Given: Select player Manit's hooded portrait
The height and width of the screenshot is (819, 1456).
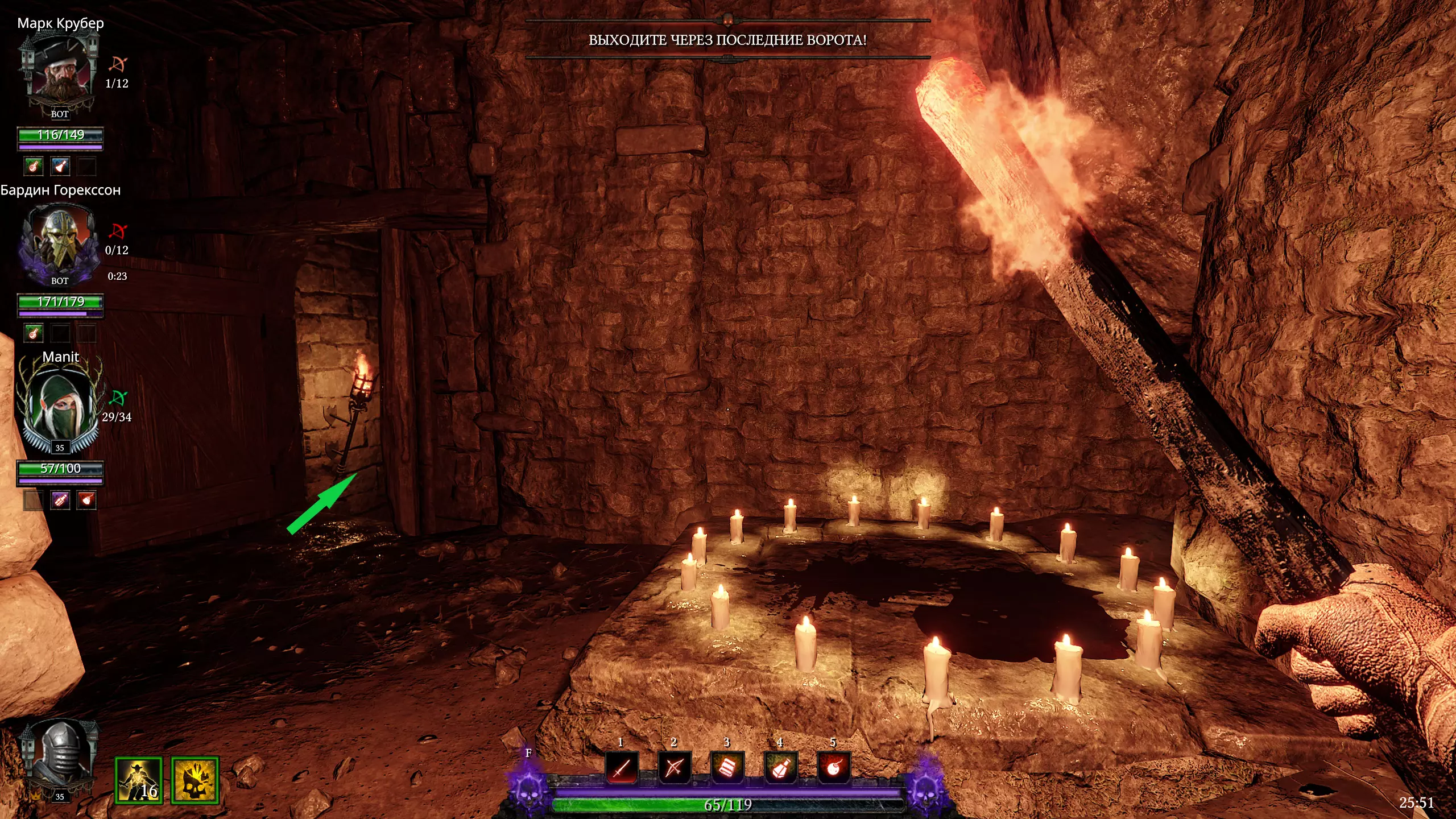Looking at the screenshot, I should click(x=60, y=407).
